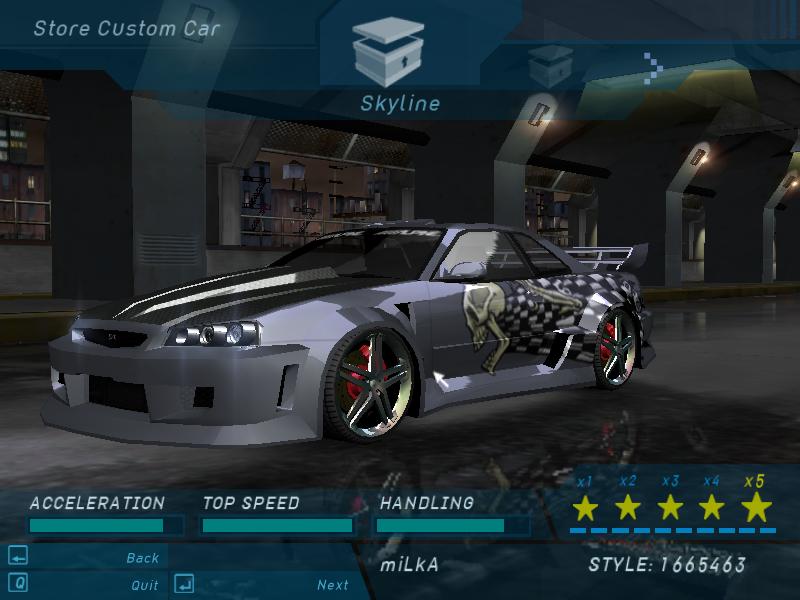Go back with the Back button
The image size is (800, 600).
click(142, 558)
